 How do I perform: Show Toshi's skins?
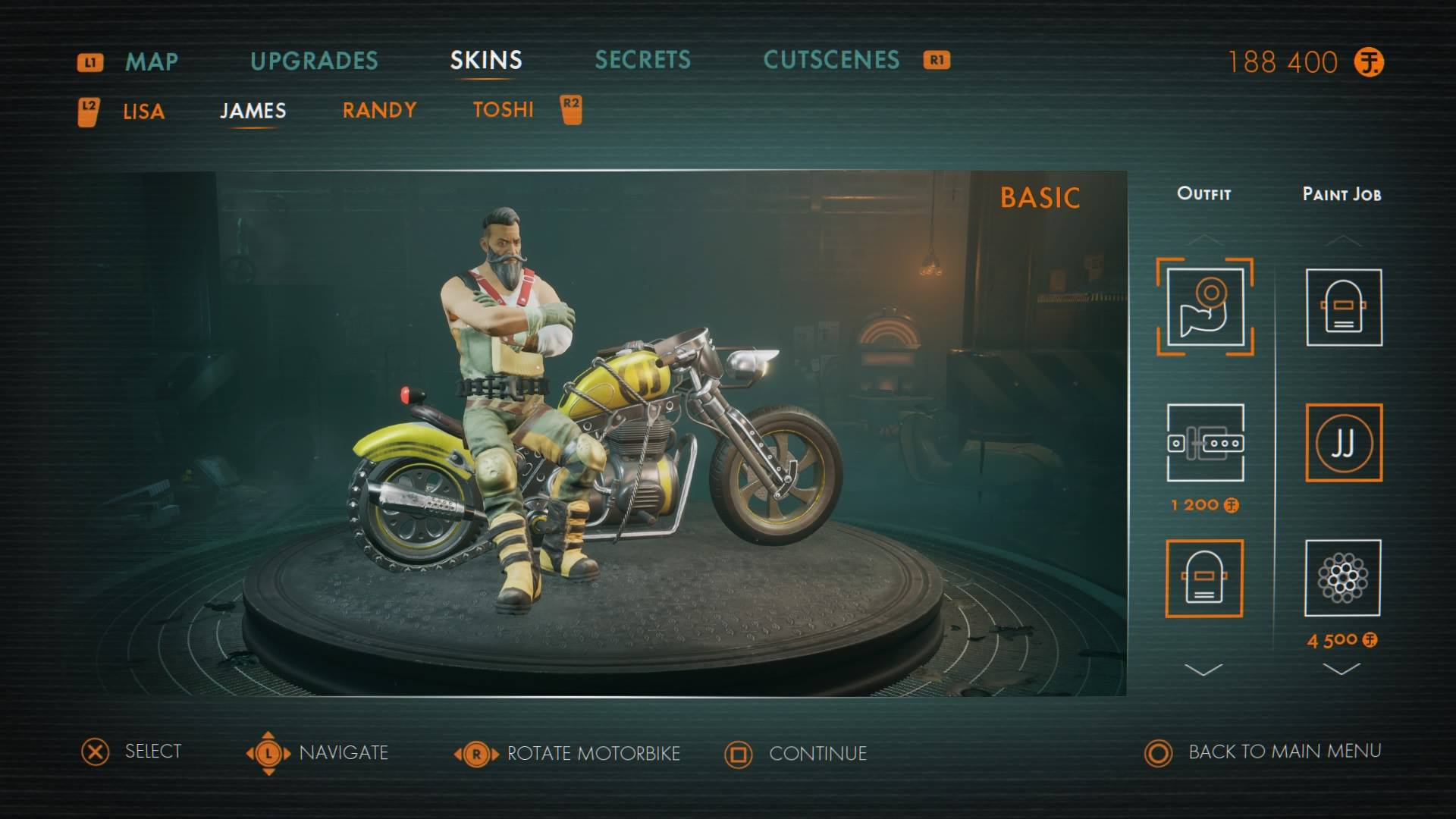click(503, 110)
